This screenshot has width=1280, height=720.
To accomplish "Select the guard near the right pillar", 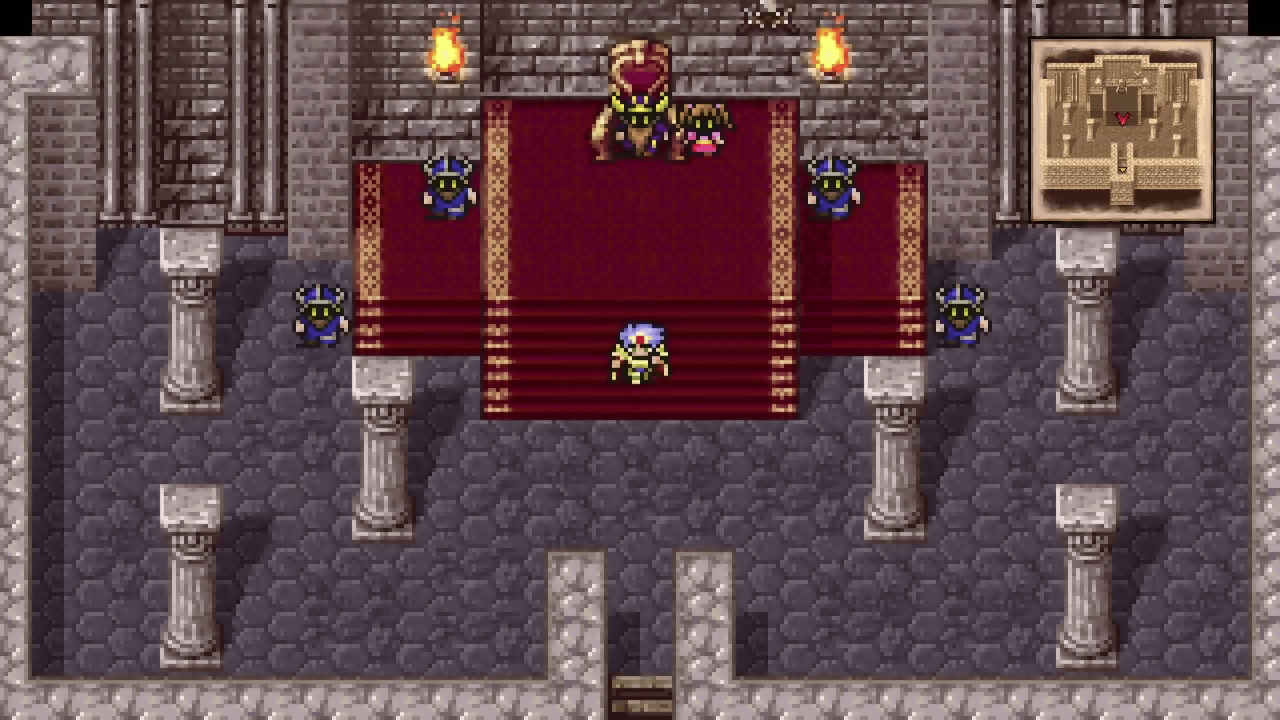I will (x=960, y=315).
